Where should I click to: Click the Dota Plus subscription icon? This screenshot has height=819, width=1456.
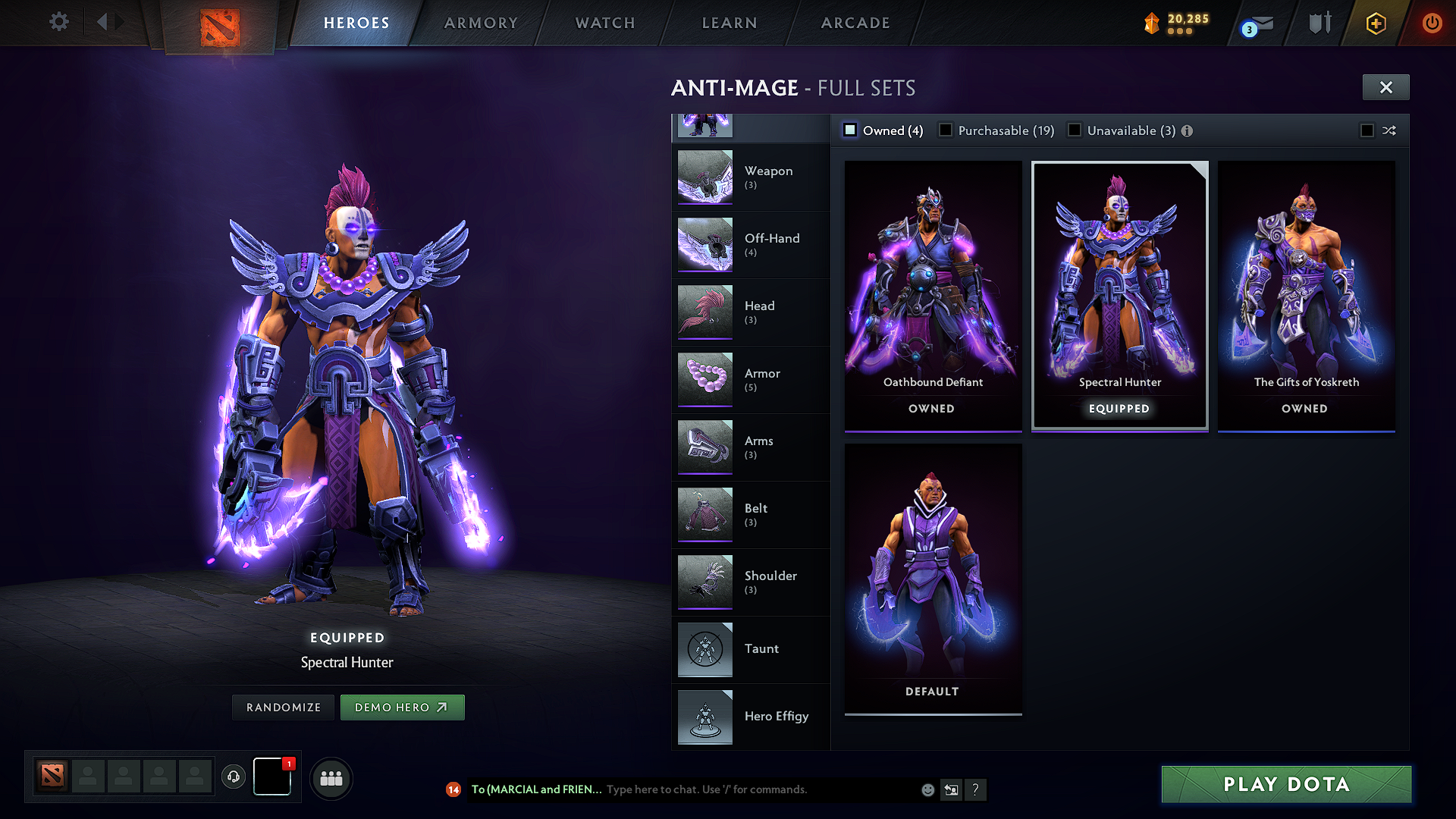[x=1375, y=23]
